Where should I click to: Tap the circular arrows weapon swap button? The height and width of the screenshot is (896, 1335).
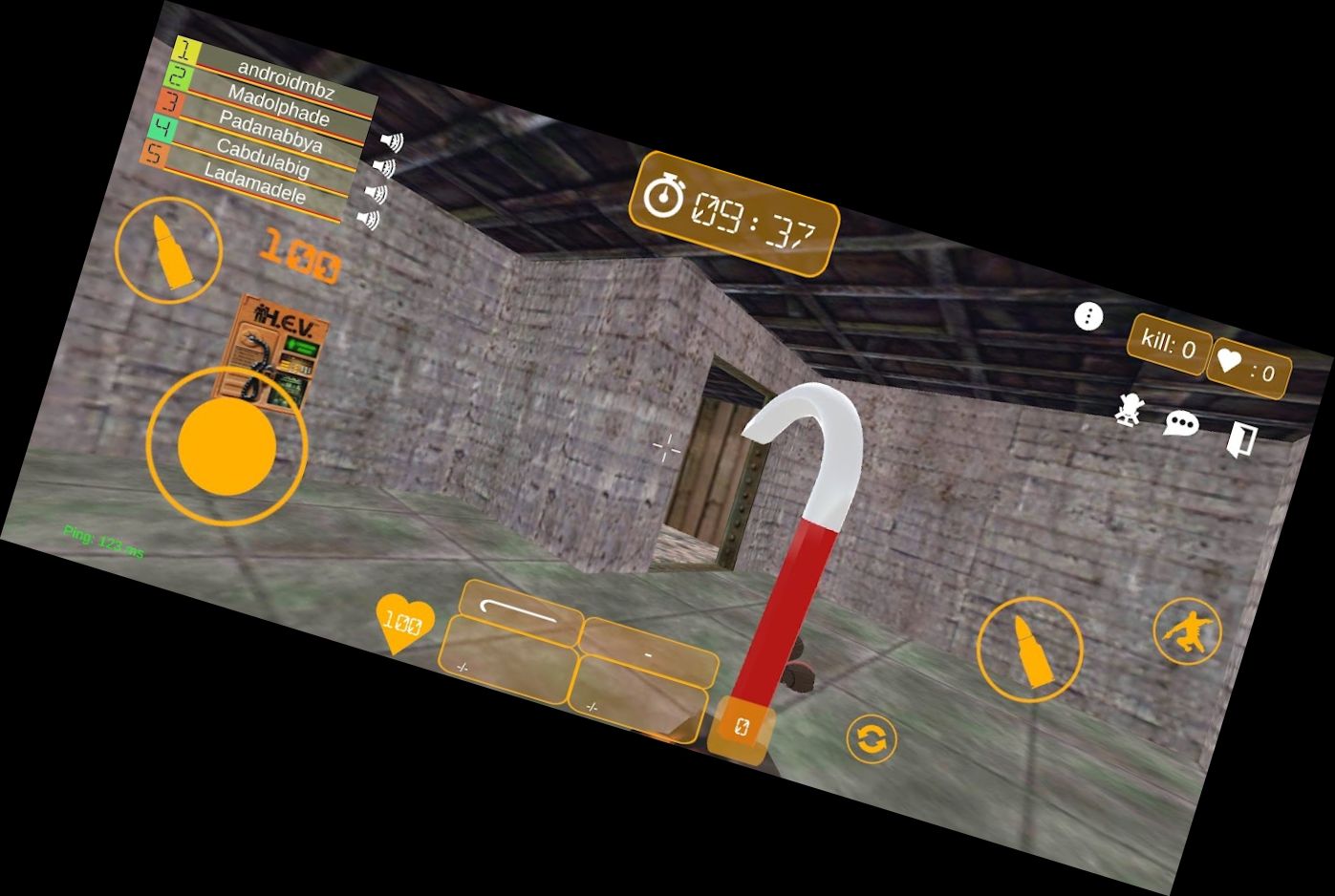click(x=872, y=738)
